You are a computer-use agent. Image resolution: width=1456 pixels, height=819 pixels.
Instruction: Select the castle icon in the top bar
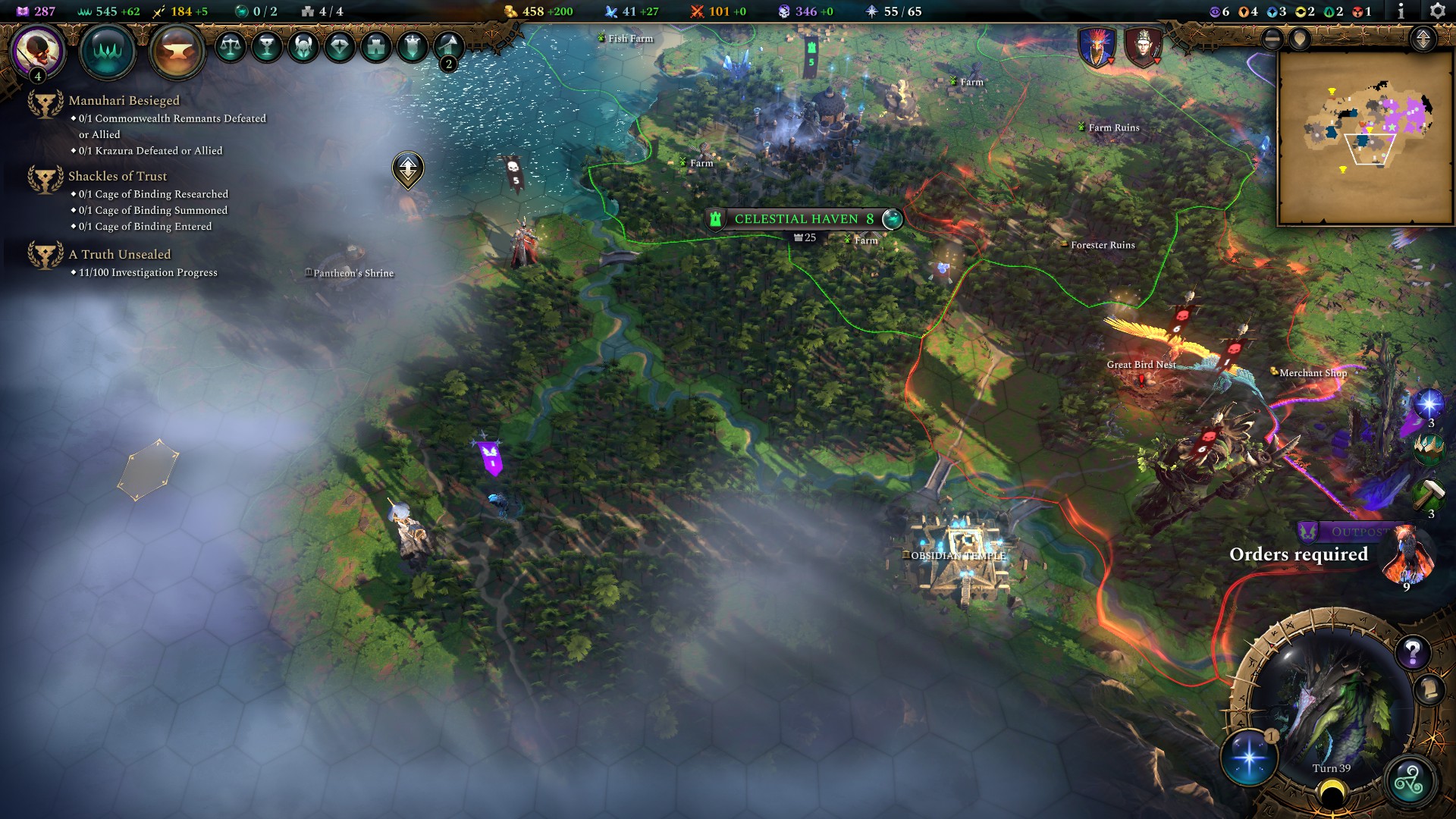tap(376, 48)
